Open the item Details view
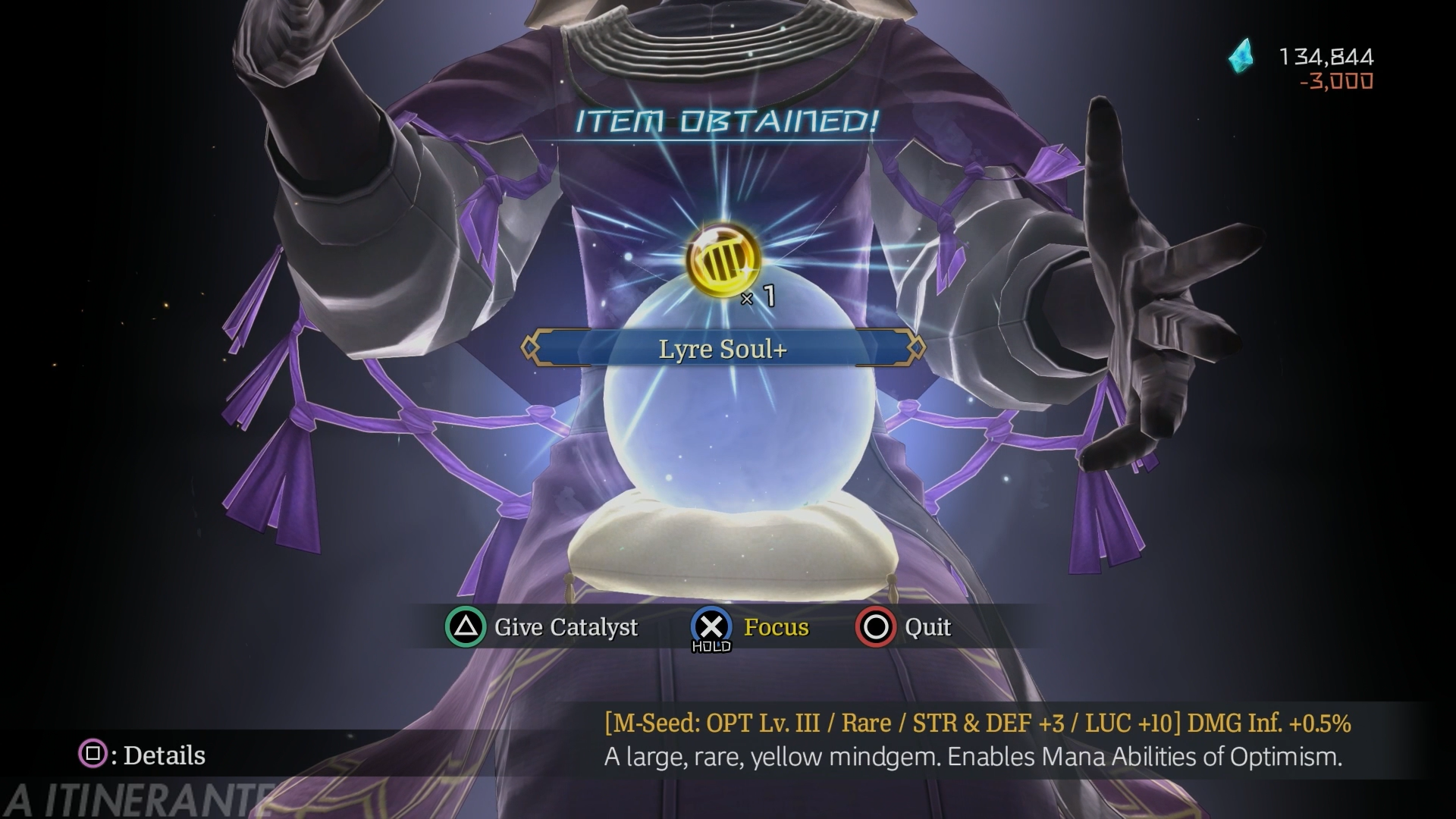The image size is (1456, 819). tap(143, 755)
